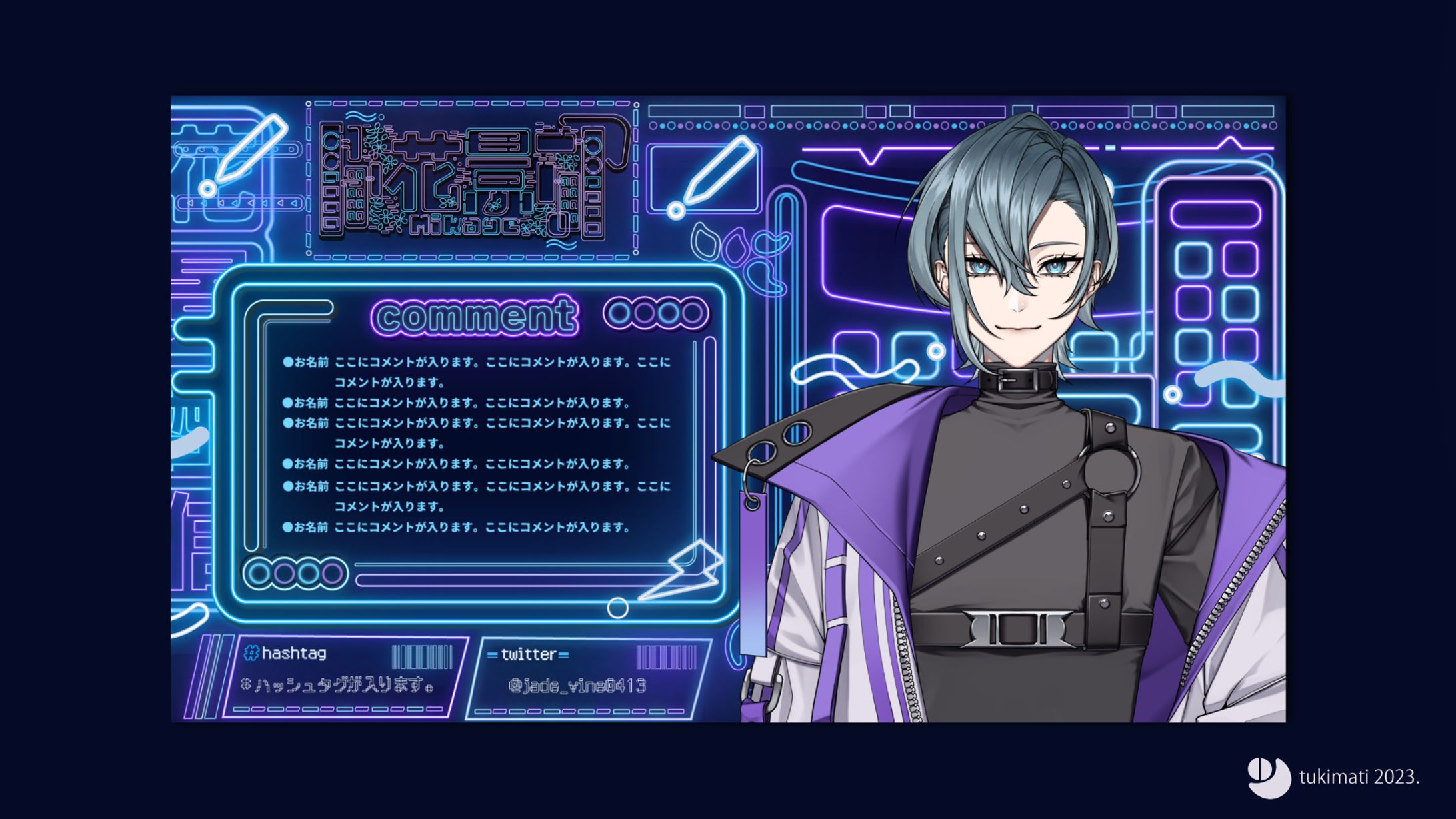Image resolution: width=1456 pixels, height=819 pixels.
Task: Click the neon comment title label
Action: pyautogui.click(x=475, y=315)
